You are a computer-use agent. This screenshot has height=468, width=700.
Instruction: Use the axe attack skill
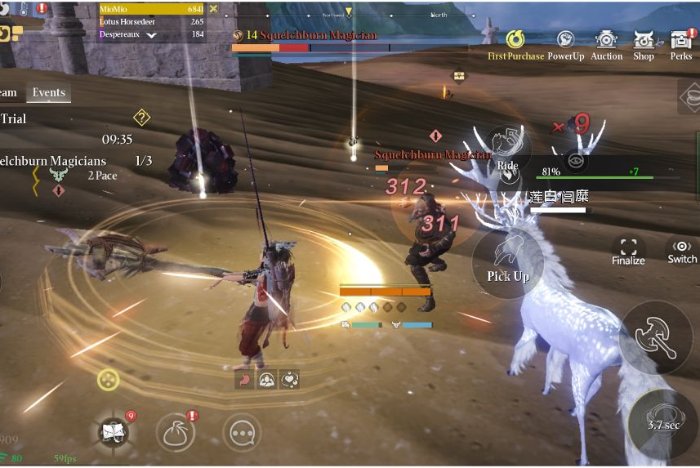(x=654, y=336)
